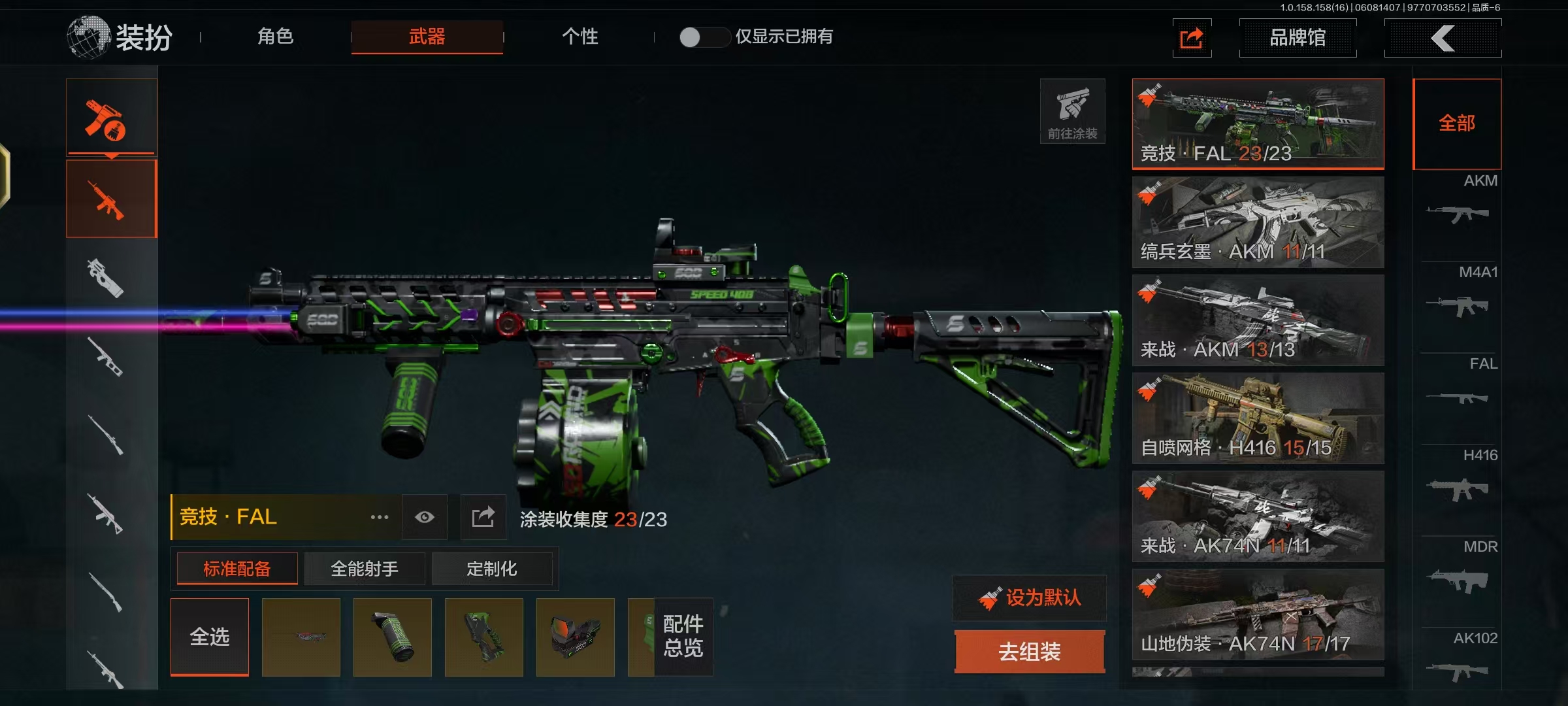Go back with the arrow button
This screenshot has width=1568, height=706.
click(1443, 38)
